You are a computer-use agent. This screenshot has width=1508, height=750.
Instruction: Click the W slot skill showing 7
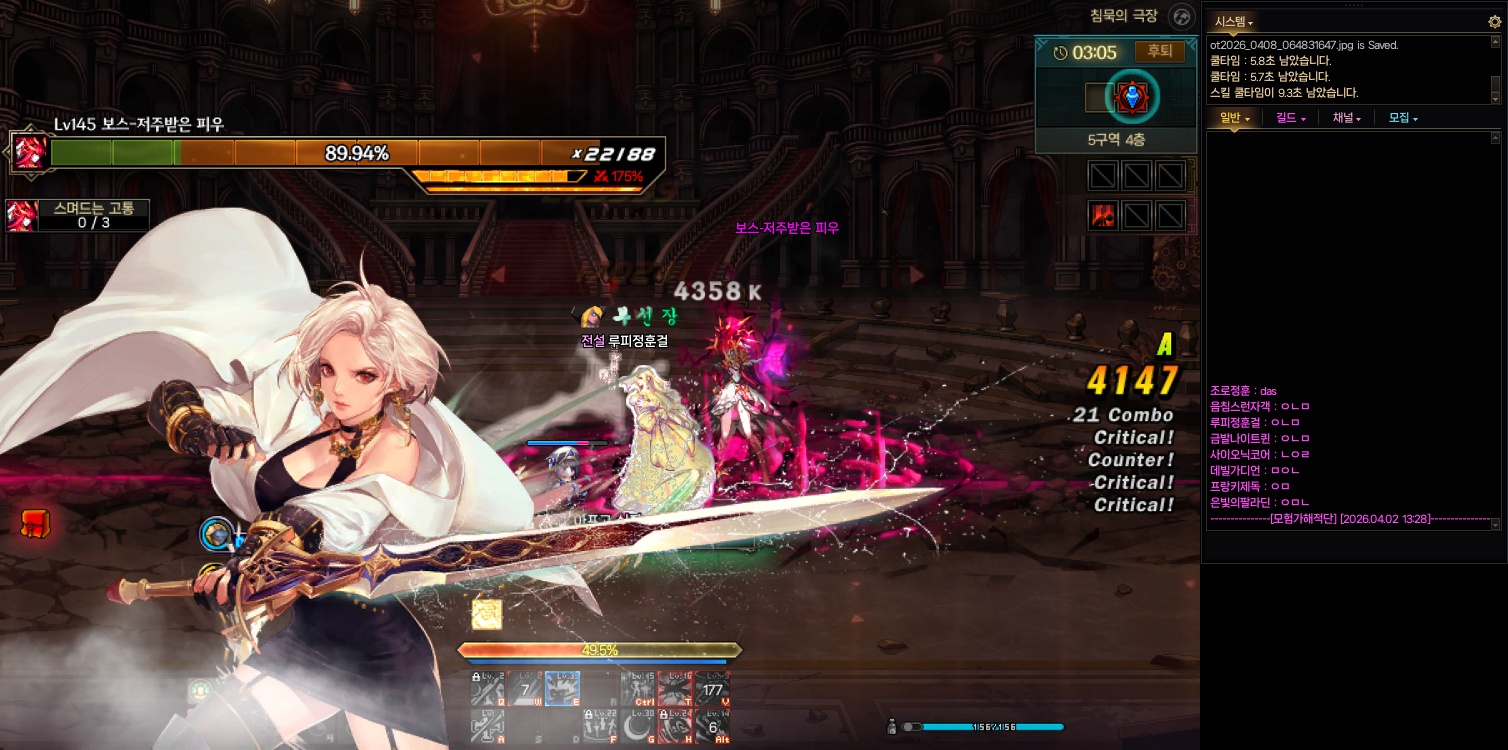click(524, 688)
